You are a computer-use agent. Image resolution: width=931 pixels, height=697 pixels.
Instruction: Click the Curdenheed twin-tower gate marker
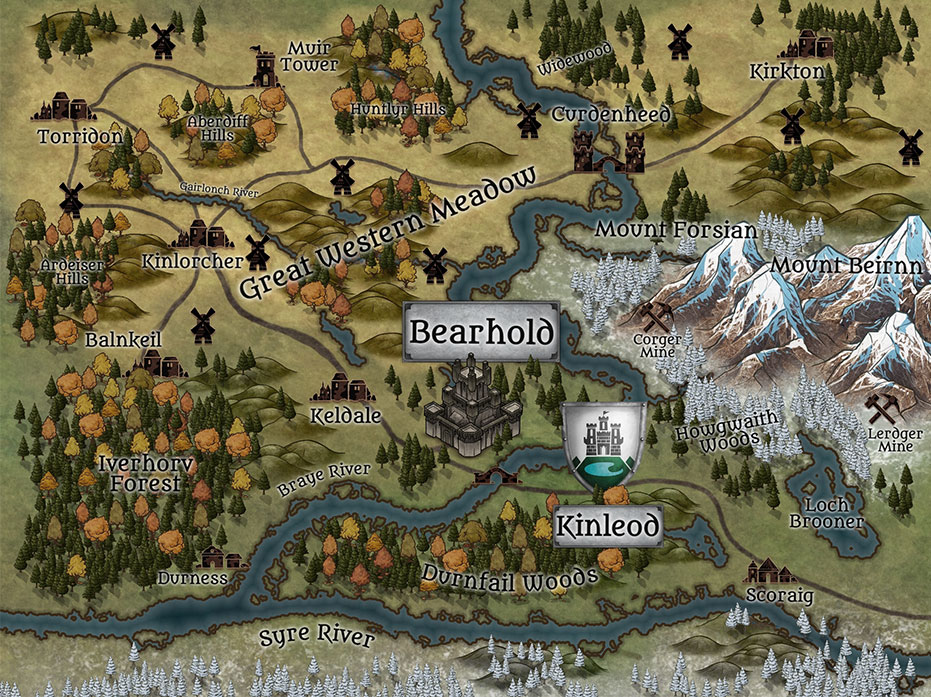point(606,154)
